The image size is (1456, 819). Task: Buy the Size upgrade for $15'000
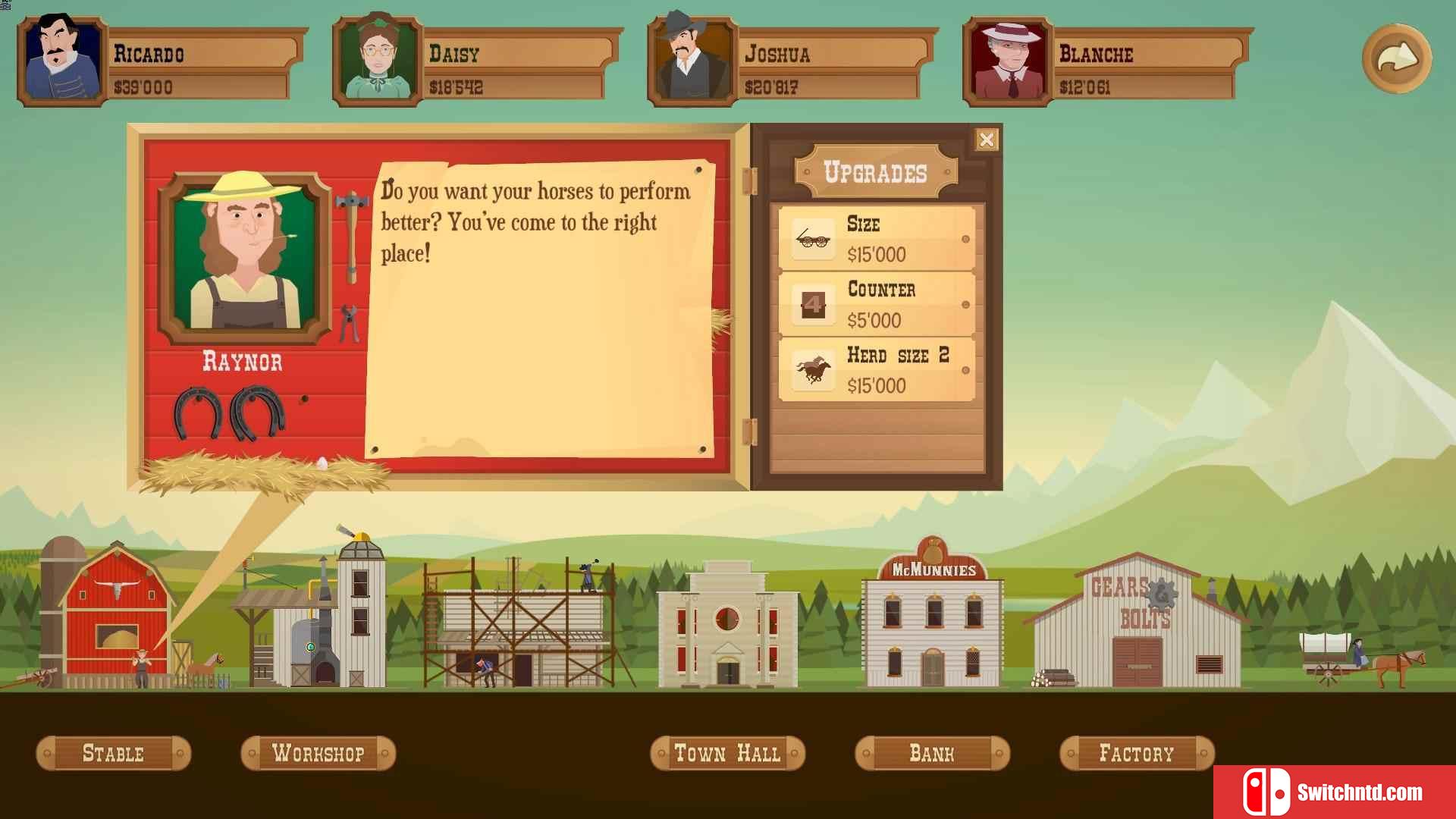(x=877, y=239)
